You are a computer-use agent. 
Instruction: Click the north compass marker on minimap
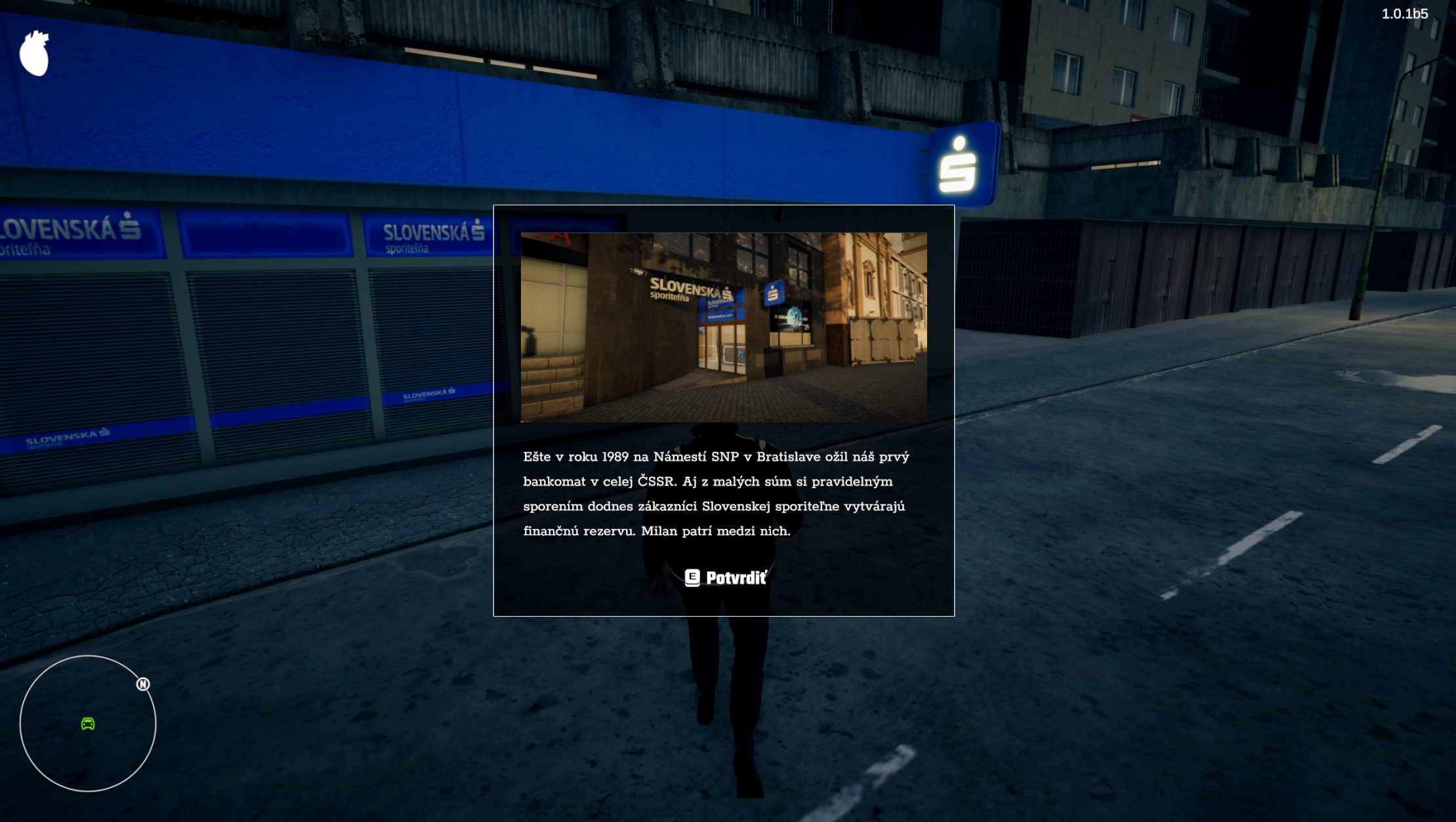click(x=143, y=684)
